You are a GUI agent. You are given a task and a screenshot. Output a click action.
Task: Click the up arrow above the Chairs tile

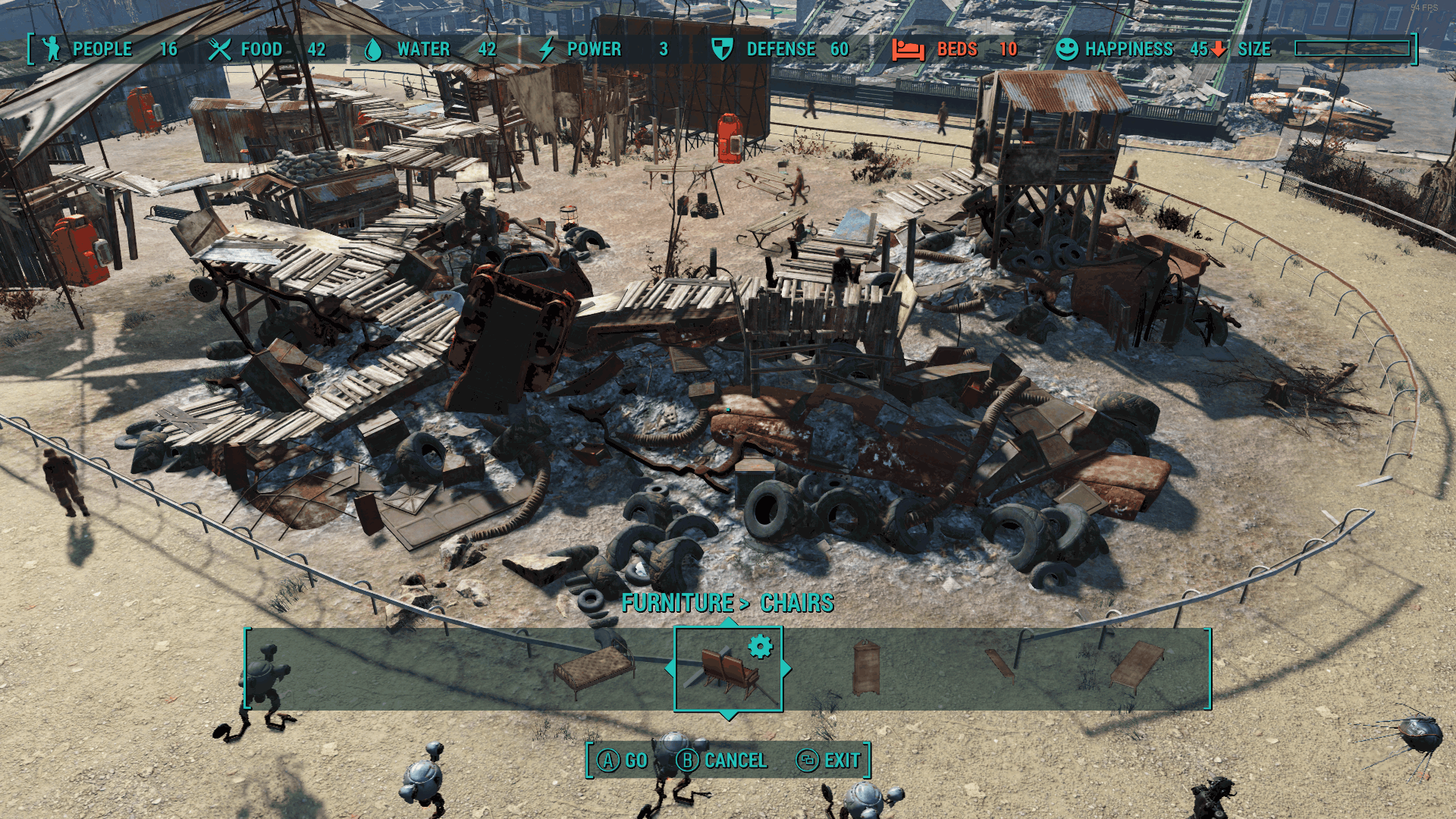[x=729, y=622]
